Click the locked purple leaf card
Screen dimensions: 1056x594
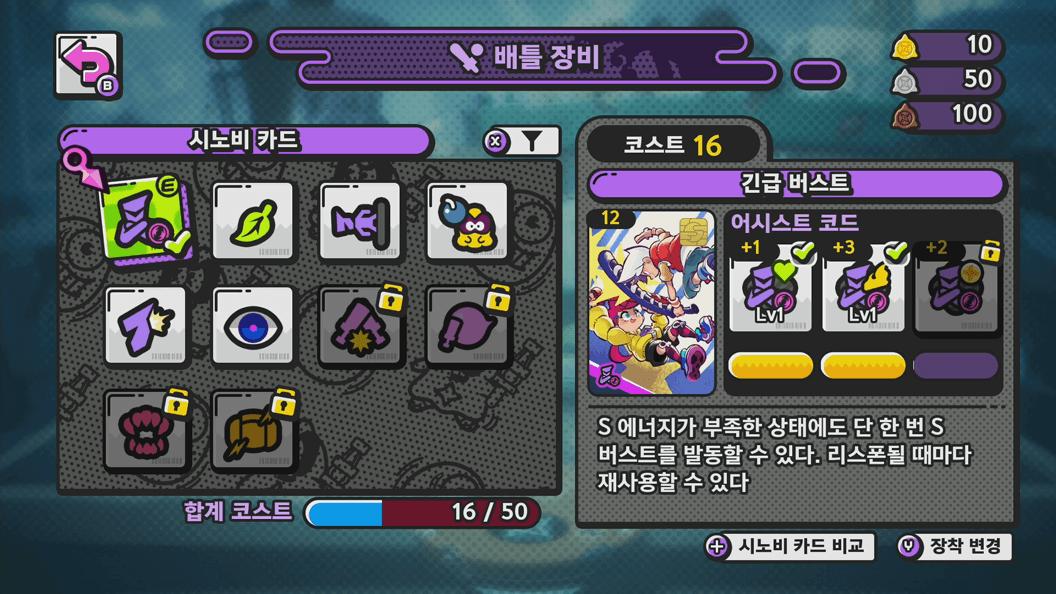pyautogui.click(x=468, y=327)
